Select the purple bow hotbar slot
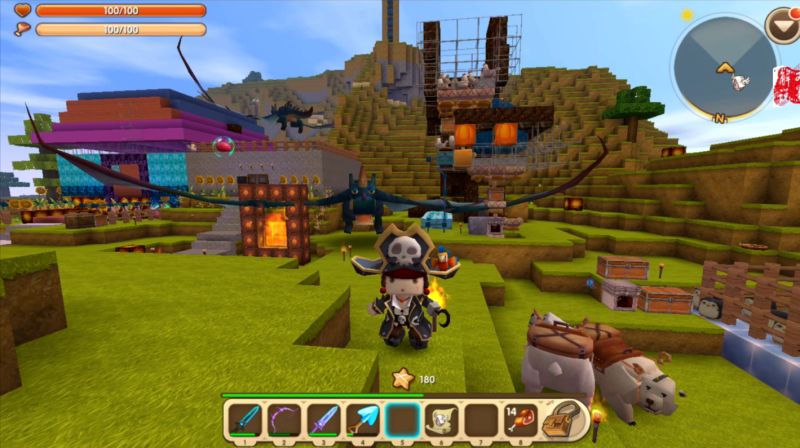 click(x=284, y=420)
